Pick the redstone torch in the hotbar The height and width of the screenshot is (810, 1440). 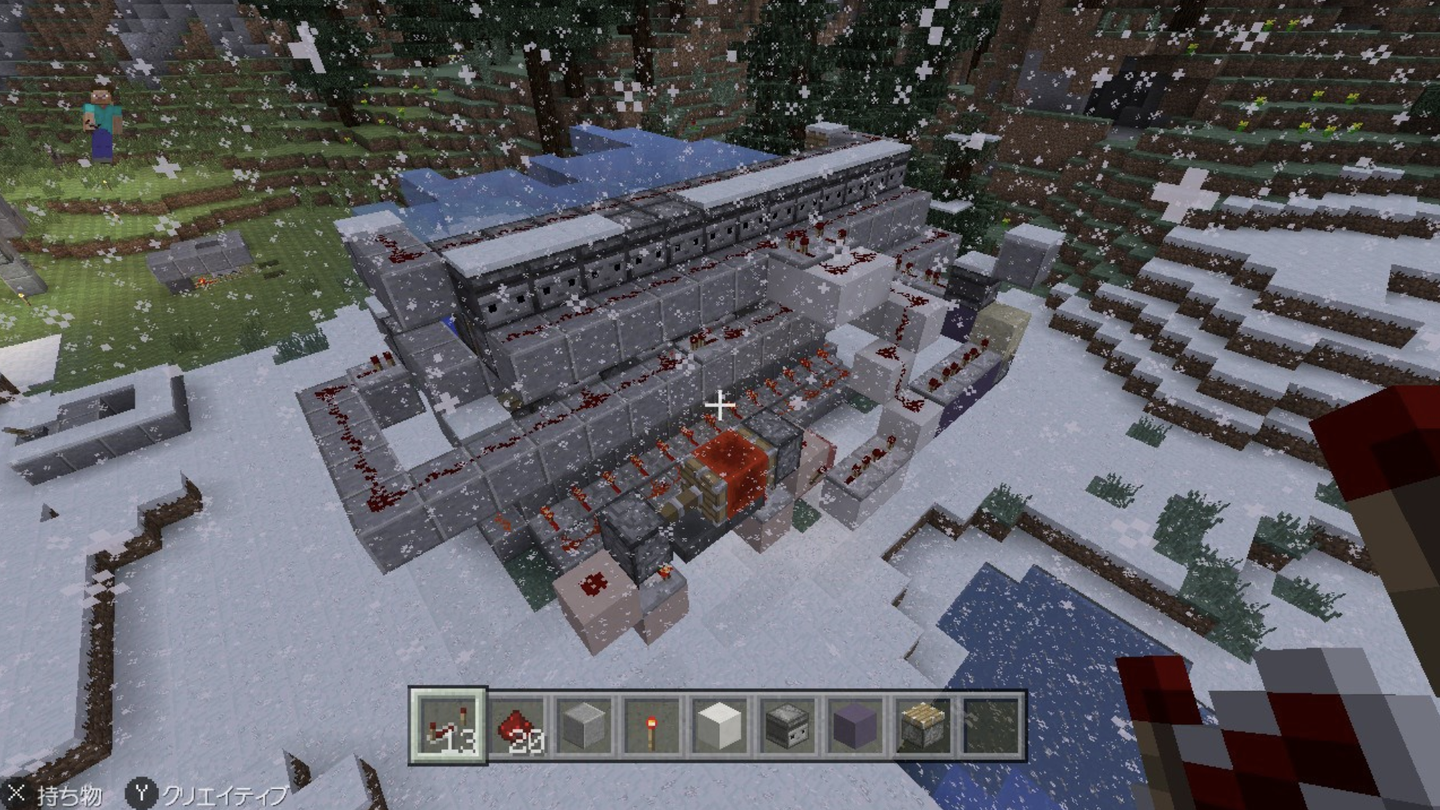point(652,725)
